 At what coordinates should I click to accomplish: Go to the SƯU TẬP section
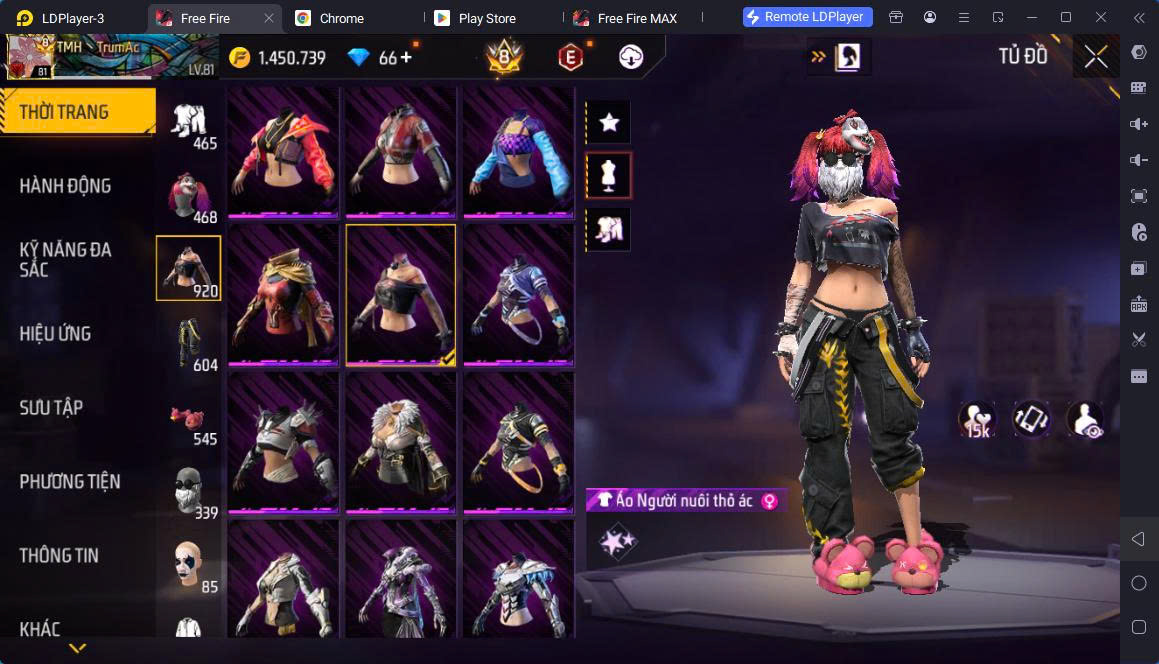click(52, 408)
